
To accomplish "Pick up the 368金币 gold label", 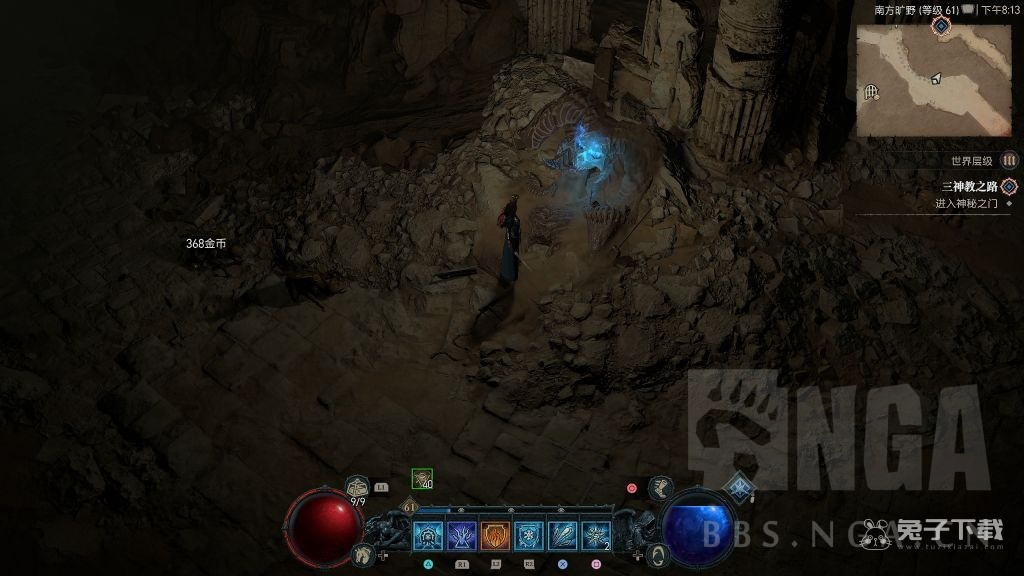I will [x=206, y=243].
